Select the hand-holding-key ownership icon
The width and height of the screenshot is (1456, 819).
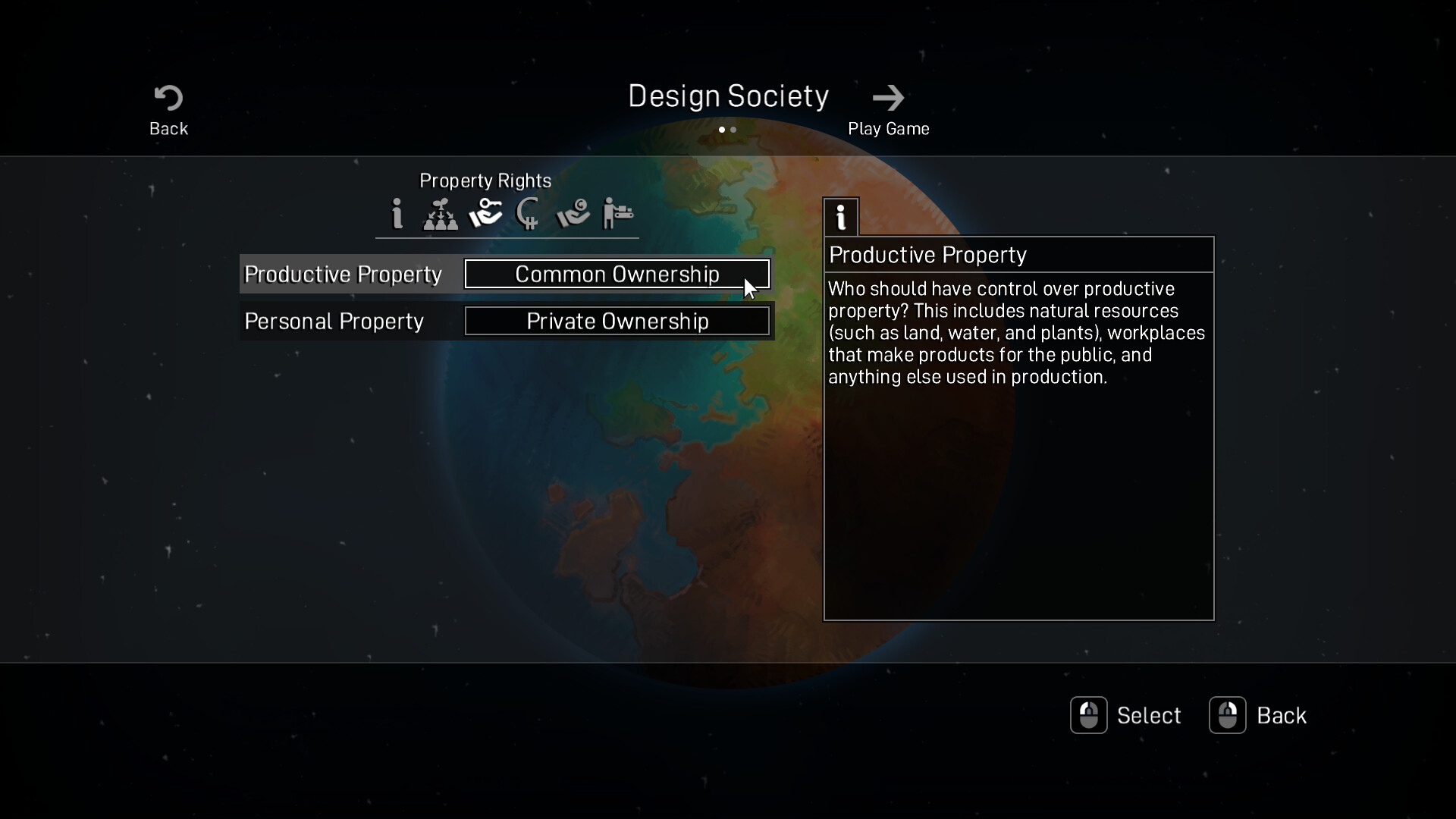(485, 214)
